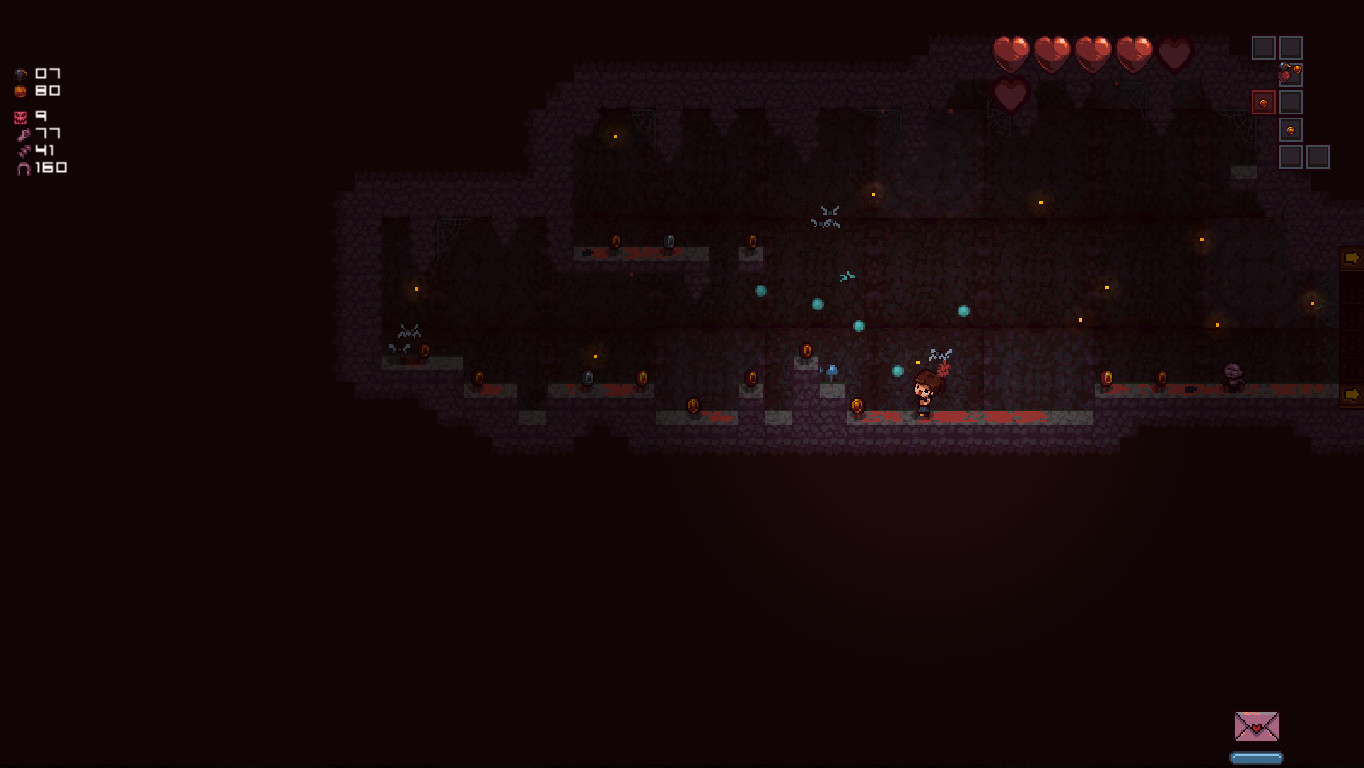Open the heart-sealed envelope in the bottom-right corner
1364x768 pixels.
[x=1256, y=725]
